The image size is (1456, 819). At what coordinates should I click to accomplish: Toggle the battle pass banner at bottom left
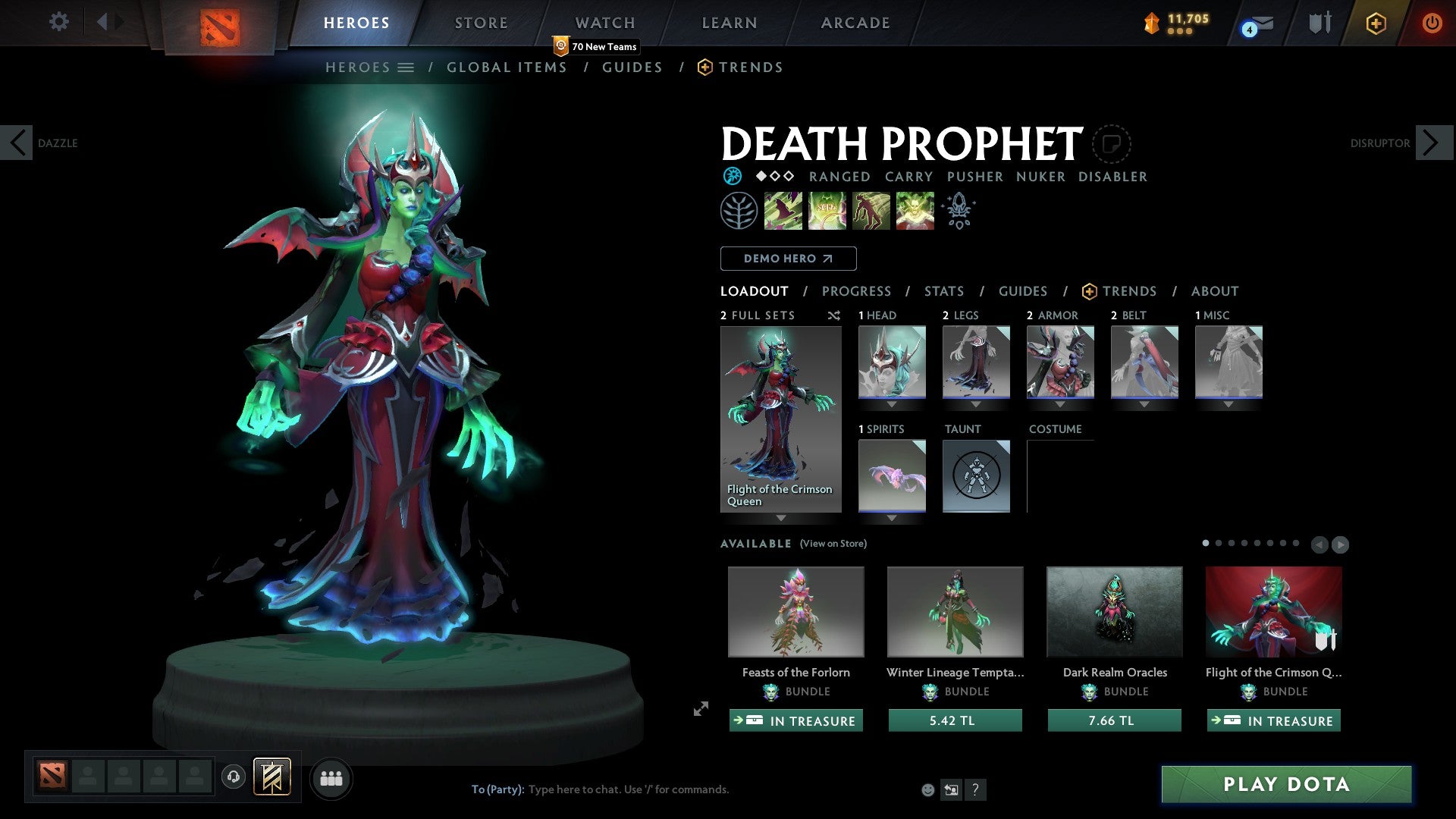[273, 777]
